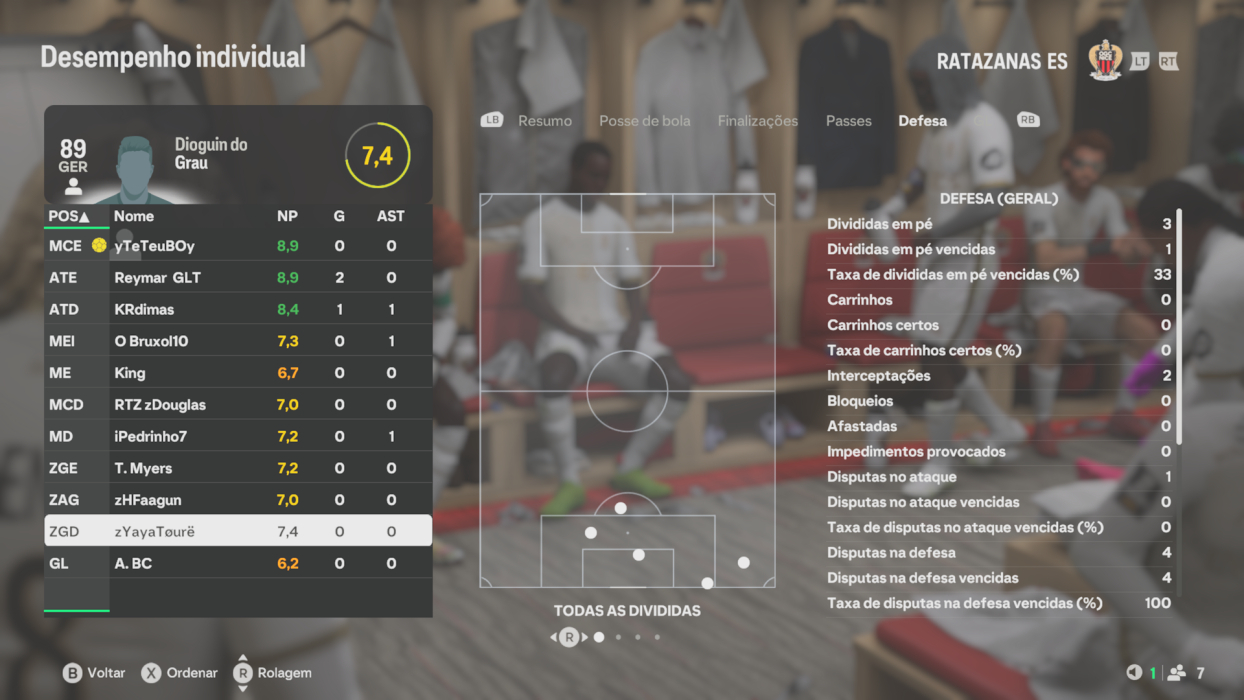Sort list by POS column header
The width and height of the screenshot is (1244, 700).
69,216
